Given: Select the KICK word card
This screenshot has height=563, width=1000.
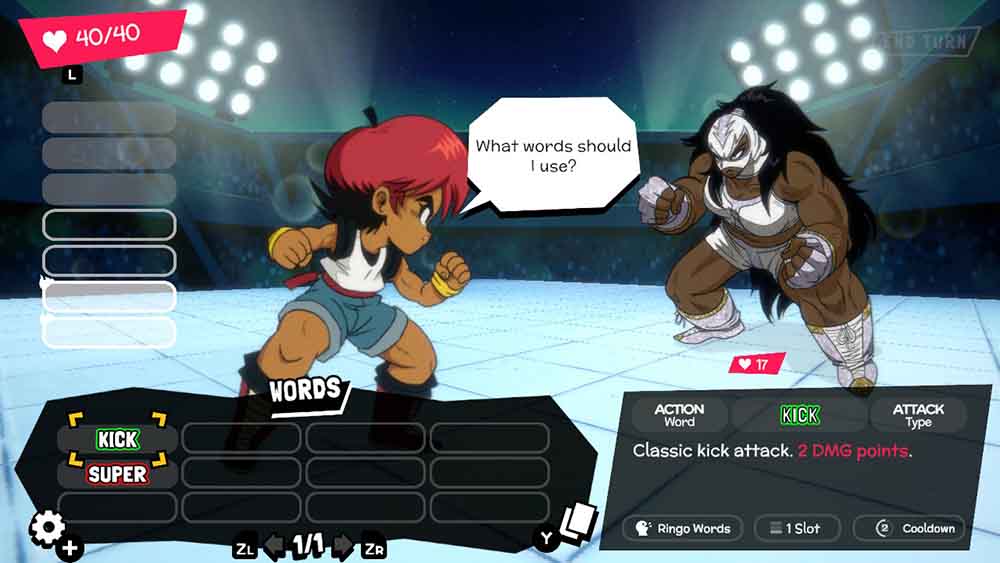Looking at the screenshot, I should 118,439.
